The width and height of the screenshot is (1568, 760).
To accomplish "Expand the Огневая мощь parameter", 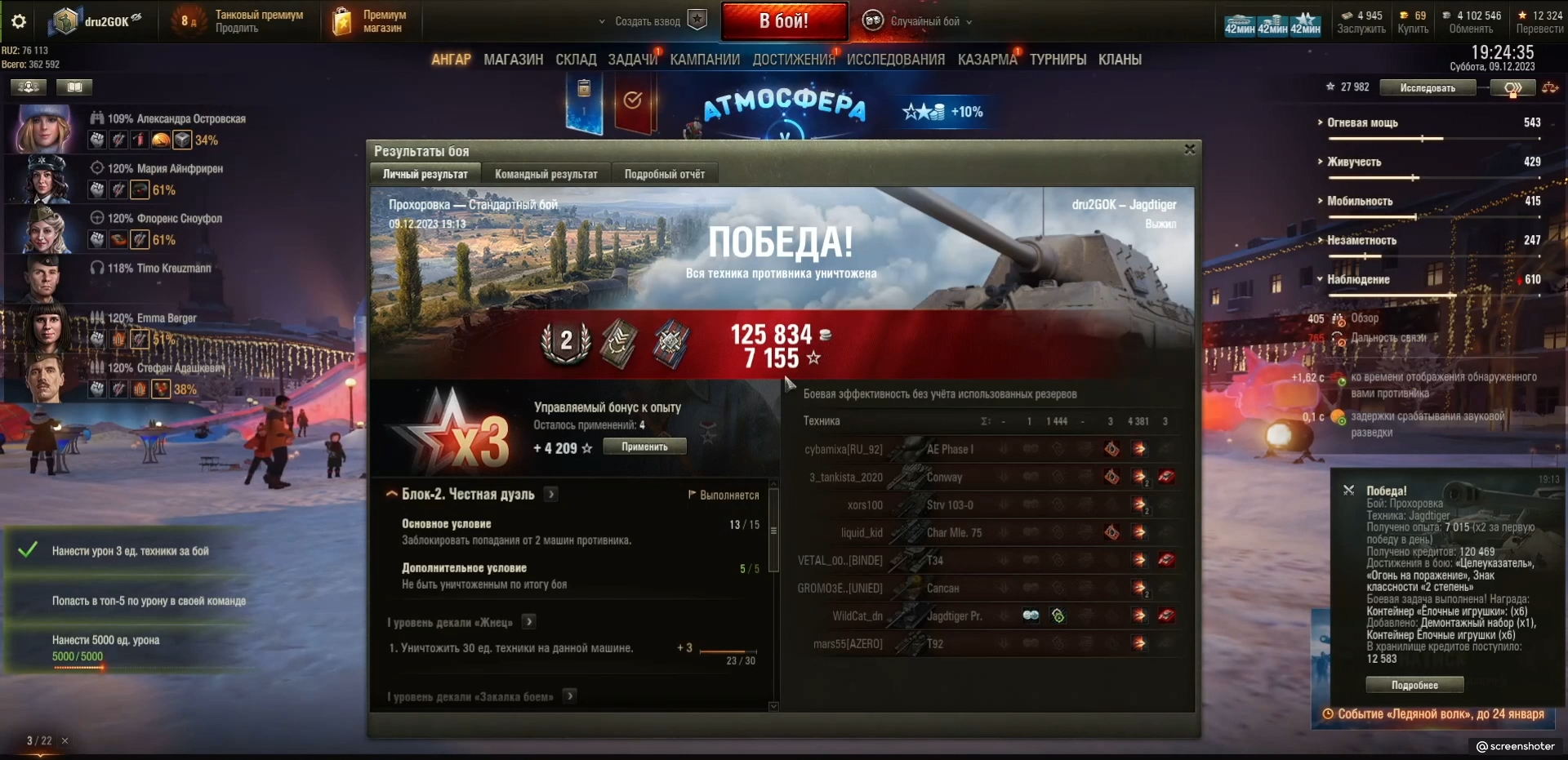I will pyautogui.click(x=1362, y=122).
